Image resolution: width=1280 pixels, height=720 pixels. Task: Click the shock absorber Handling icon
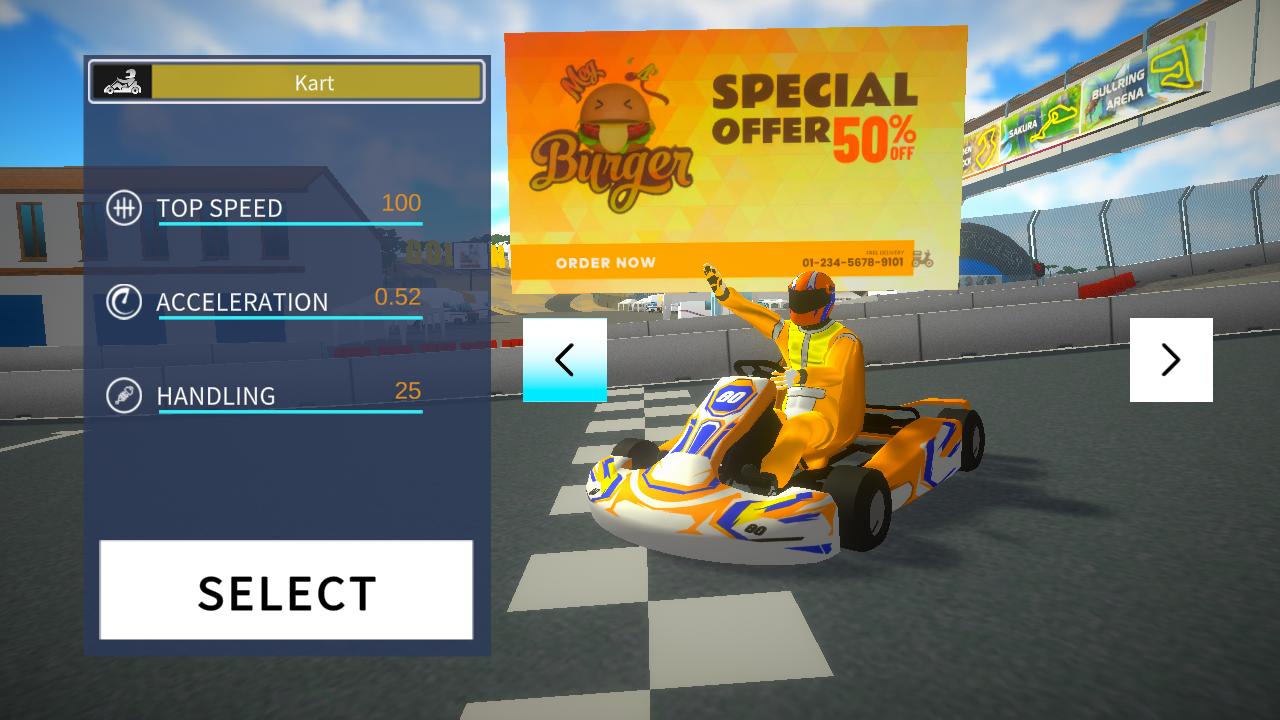(x=125, y=396)
